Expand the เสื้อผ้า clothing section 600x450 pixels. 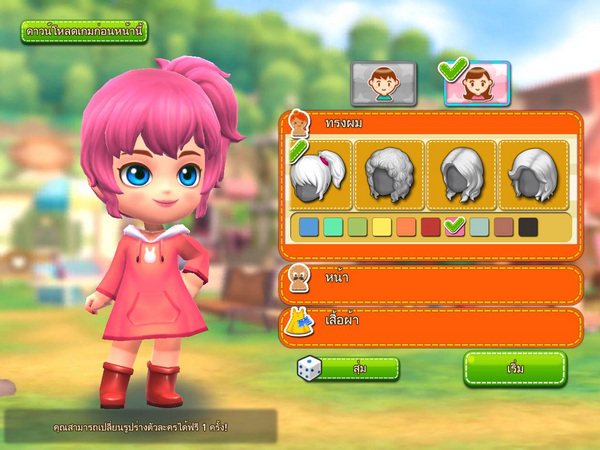[430, 327]
